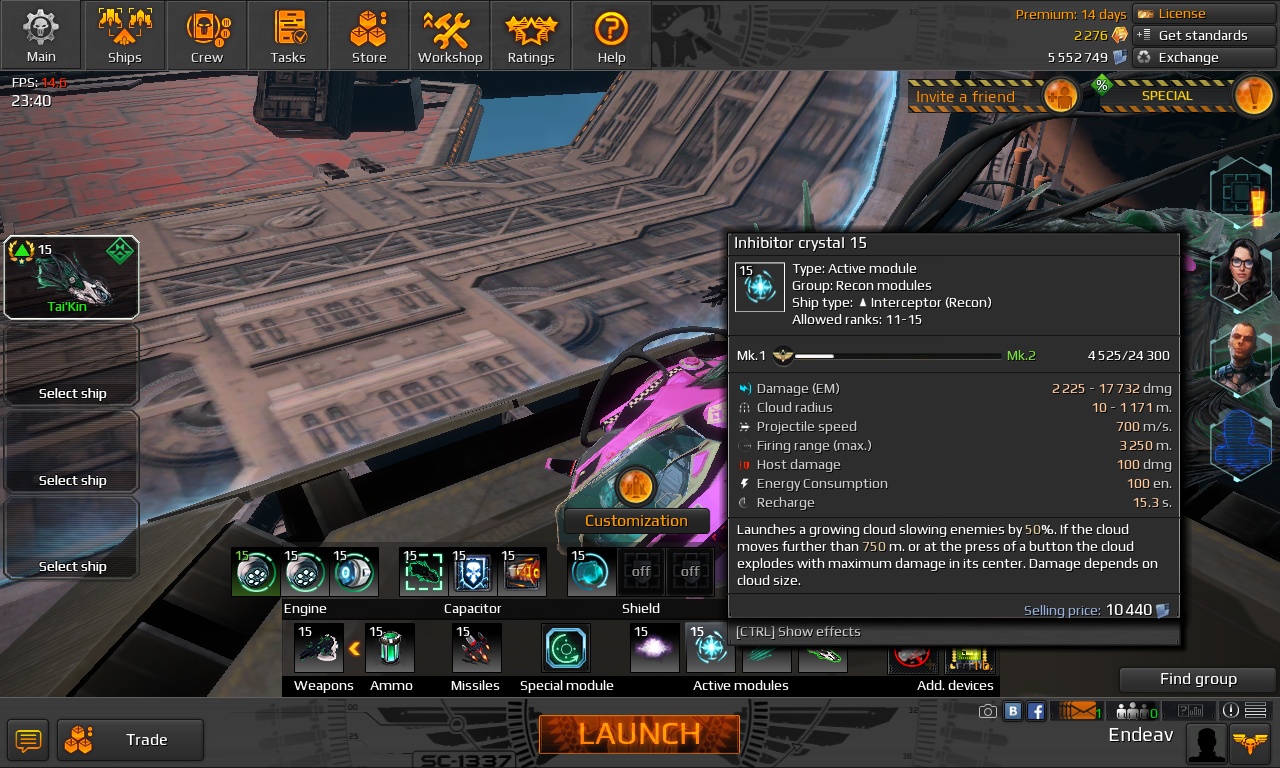Select the Special module slot
Screen dimensions: 1280x768
565,647
